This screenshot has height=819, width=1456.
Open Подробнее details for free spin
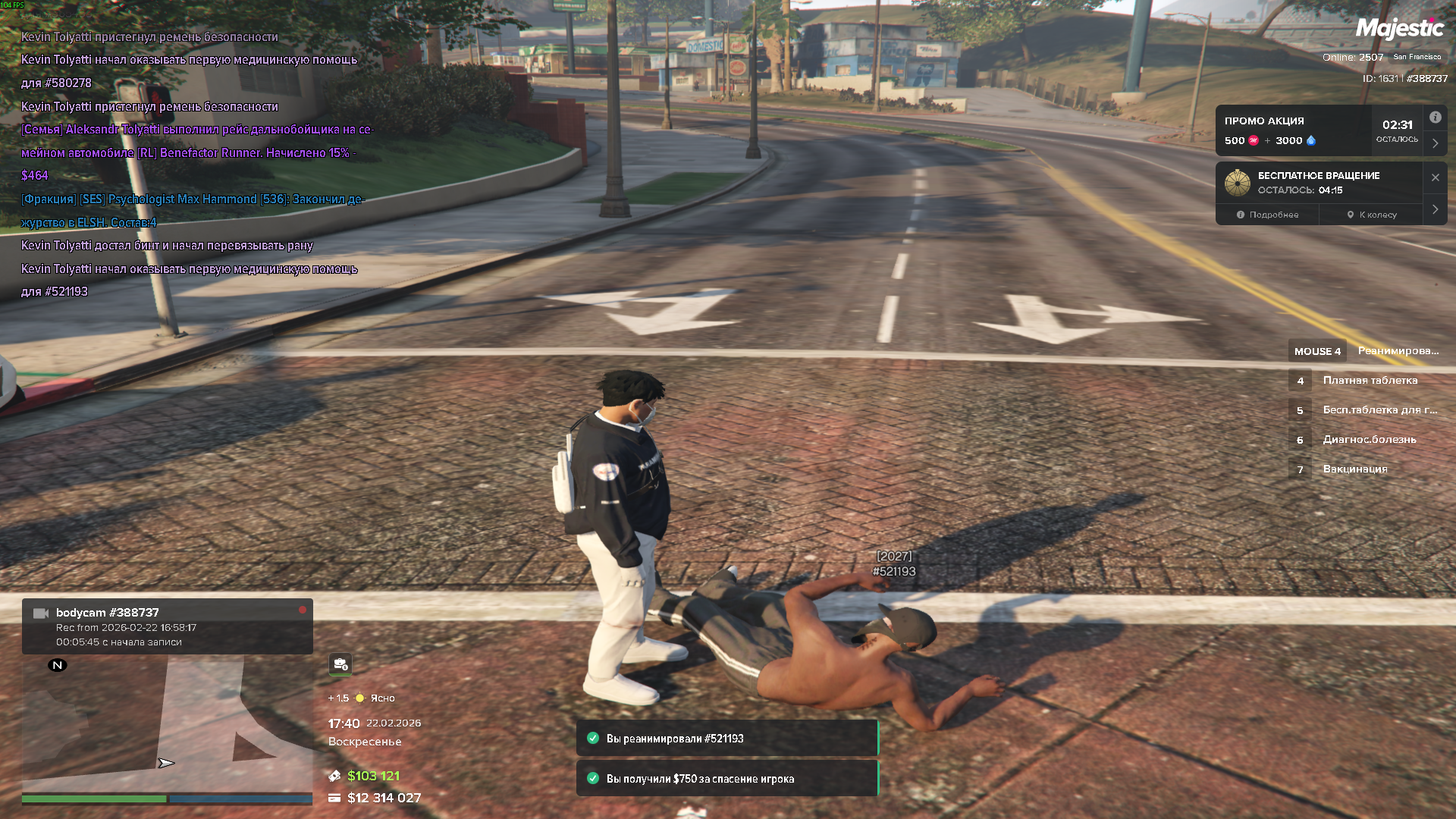[1267, 215]
